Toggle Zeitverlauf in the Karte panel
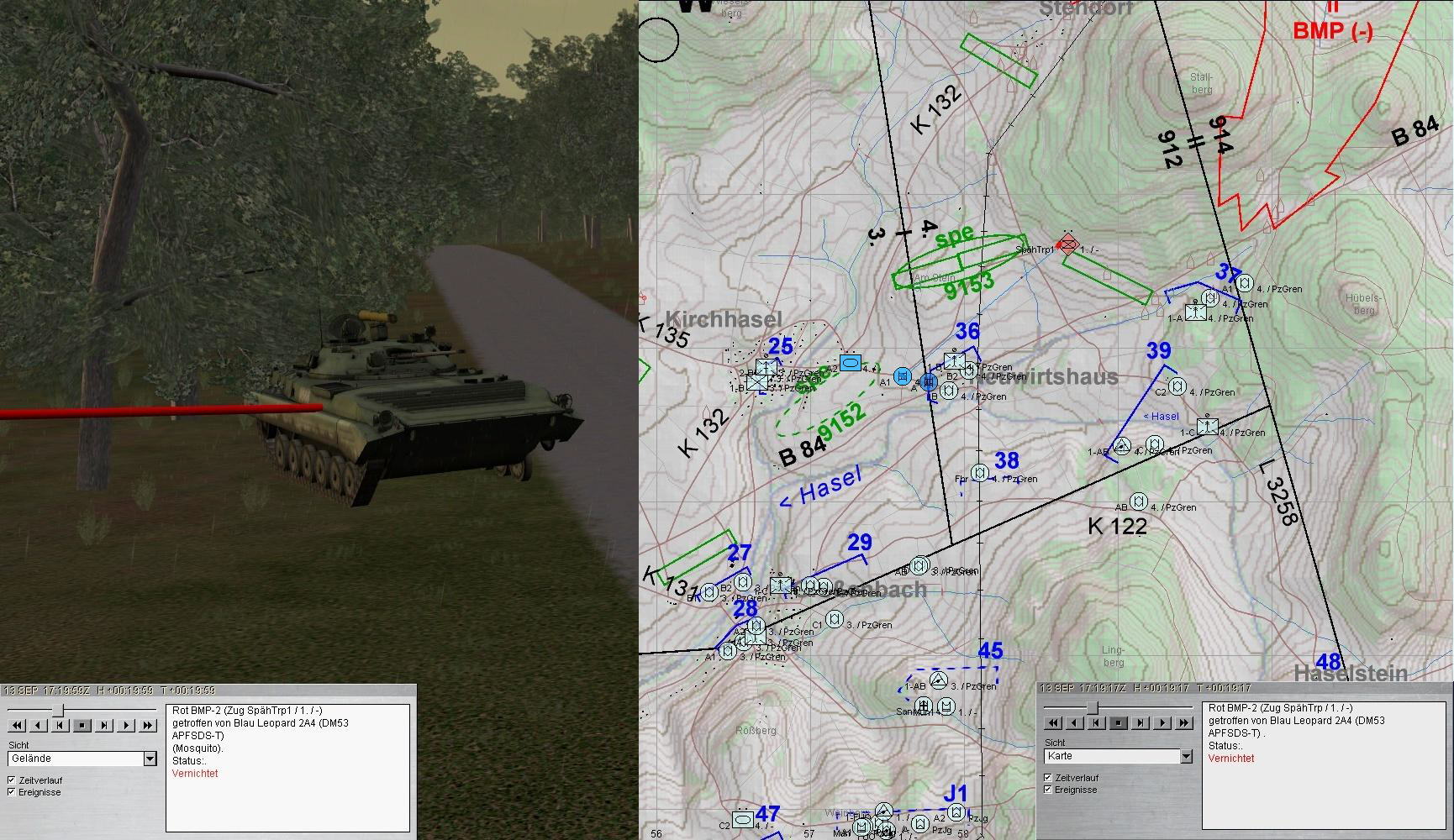Viewport: 1454px width, 840px height. pos(1048,778)
